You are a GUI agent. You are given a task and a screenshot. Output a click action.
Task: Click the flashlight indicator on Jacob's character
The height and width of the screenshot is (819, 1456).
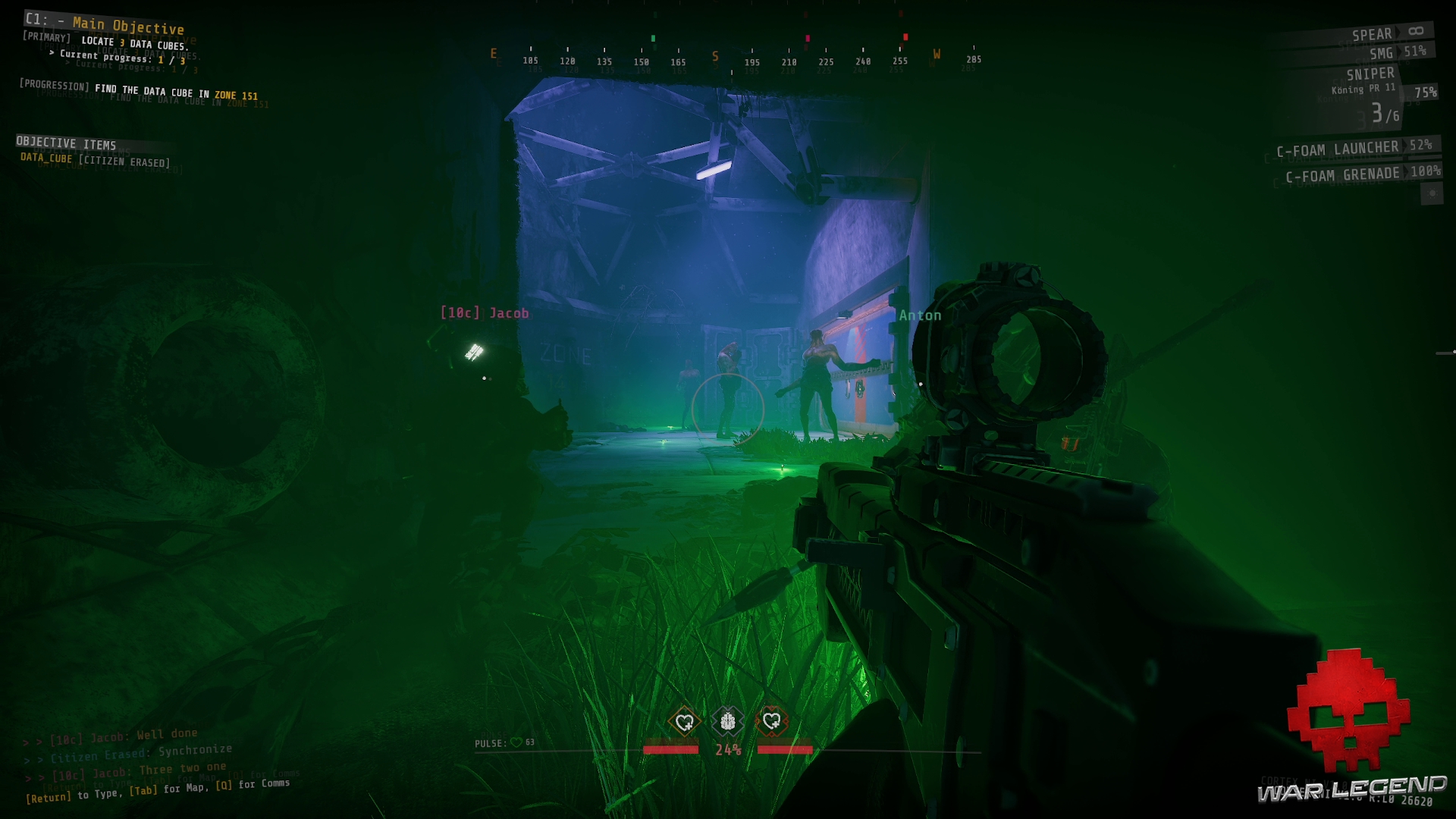click(x=473, y=353)
